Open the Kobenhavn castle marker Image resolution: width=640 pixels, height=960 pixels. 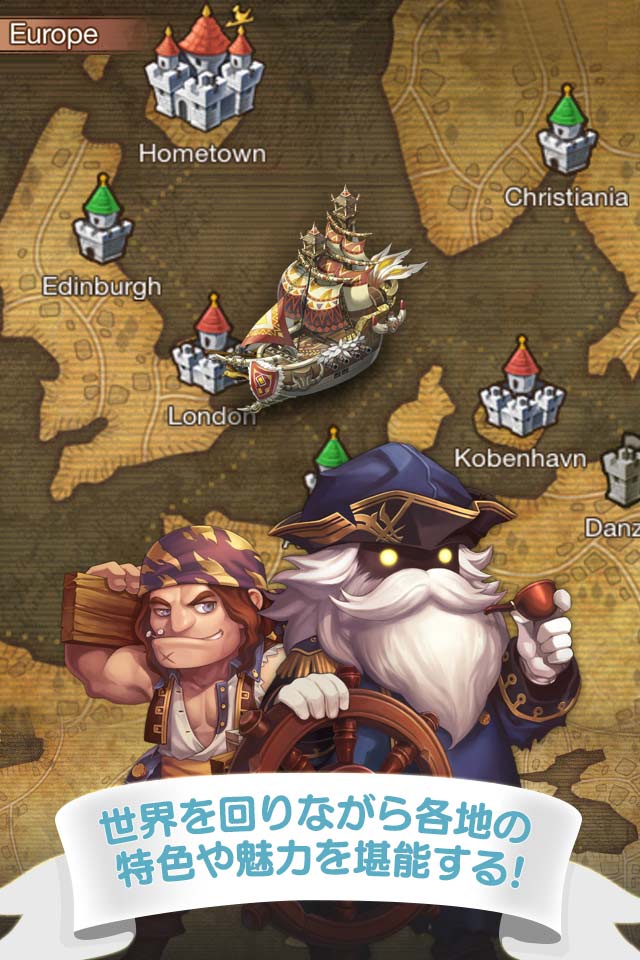click(520, 388)
